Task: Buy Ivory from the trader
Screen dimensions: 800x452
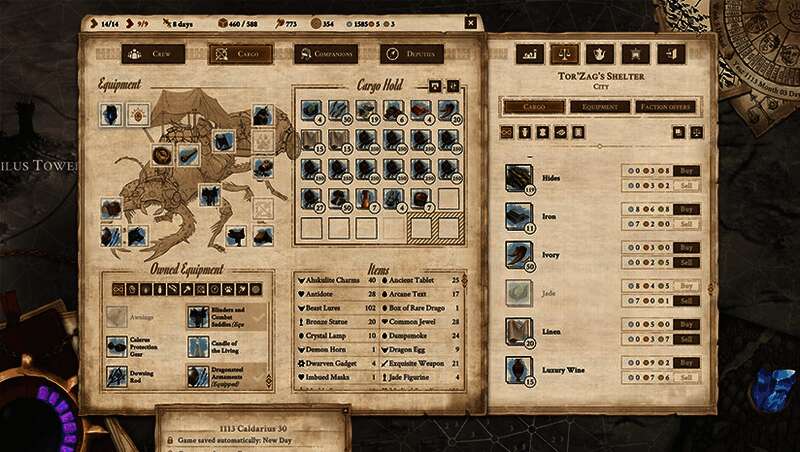Action: (x=685, y=247)
